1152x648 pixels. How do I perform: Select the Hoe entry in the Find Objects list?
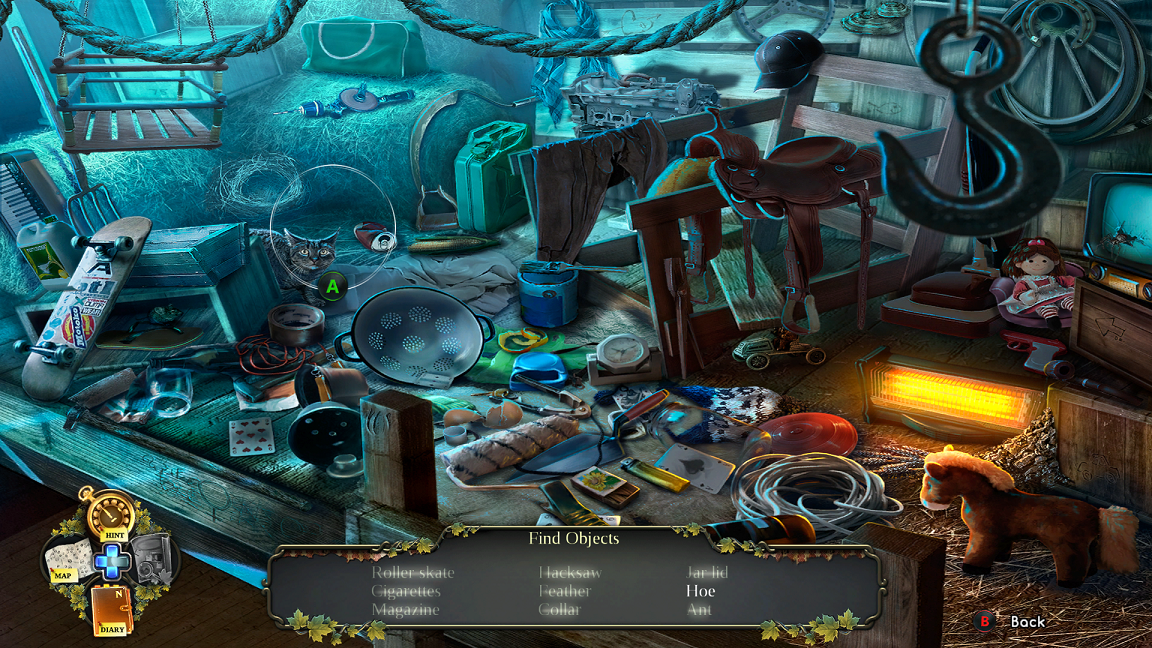point(700,590)
